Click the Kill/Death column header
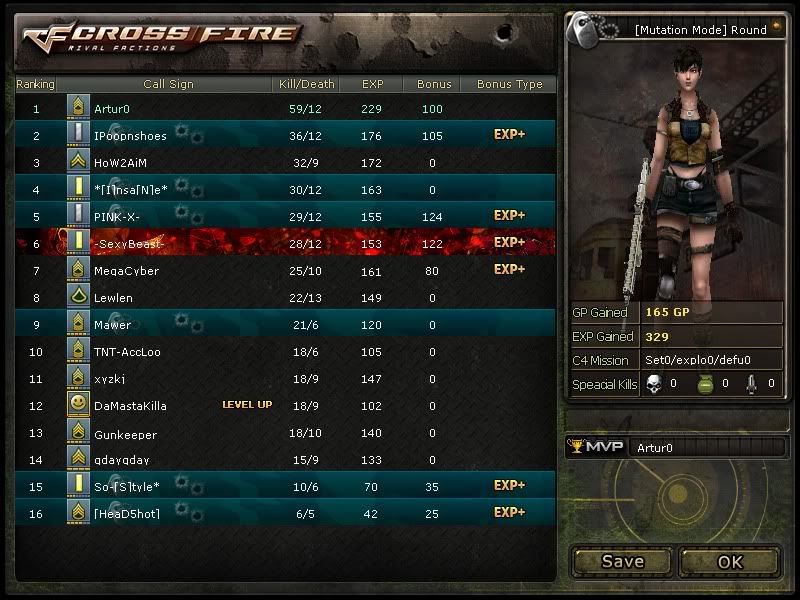Viewport: 800px width, 600px height. pyautogui.click(x=304, y=84)
